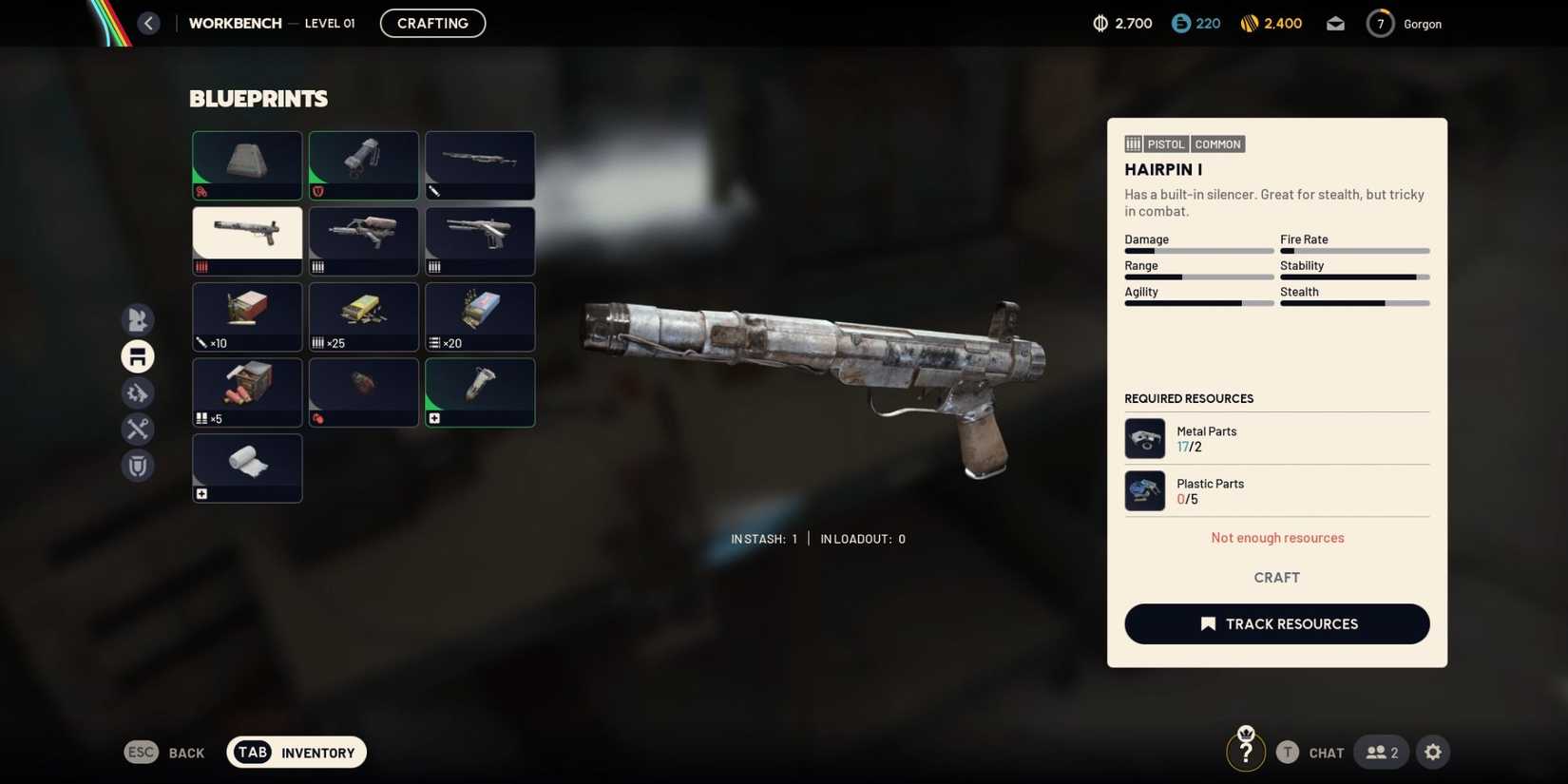This screenshot has width=1568, height=784.
Task: Toggle the mail envelope icon in top bar
Action: [1334, 23]
